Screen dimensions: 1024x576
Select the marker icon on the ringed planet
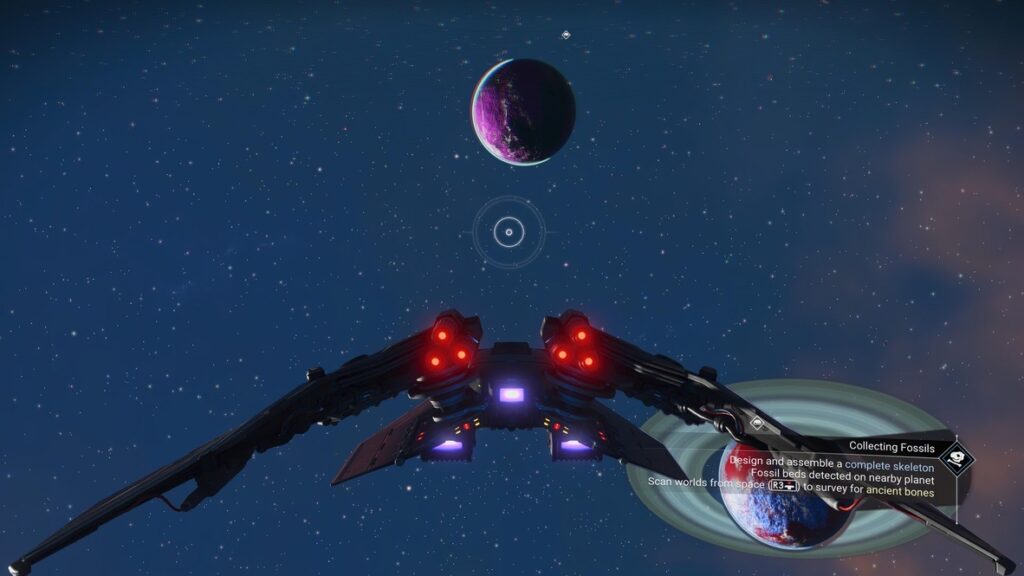[757, 424]
